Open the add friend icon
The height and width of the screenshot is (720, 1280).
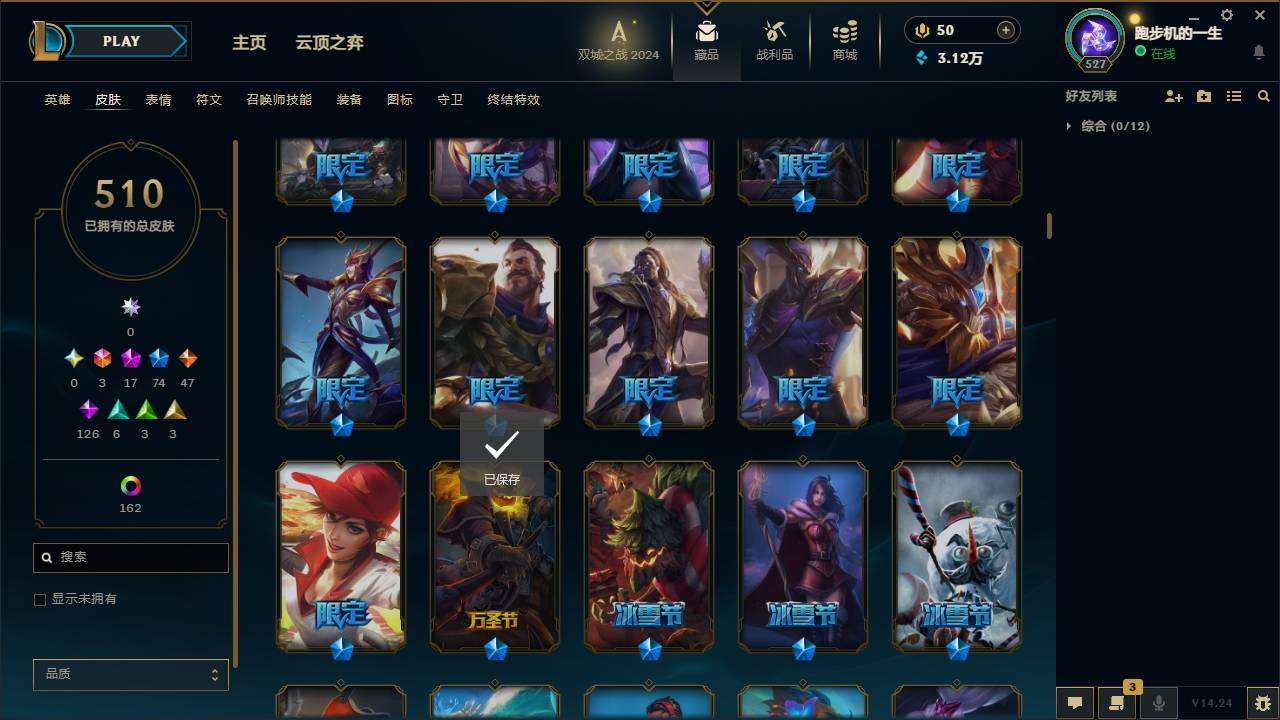pos(1174,95)
